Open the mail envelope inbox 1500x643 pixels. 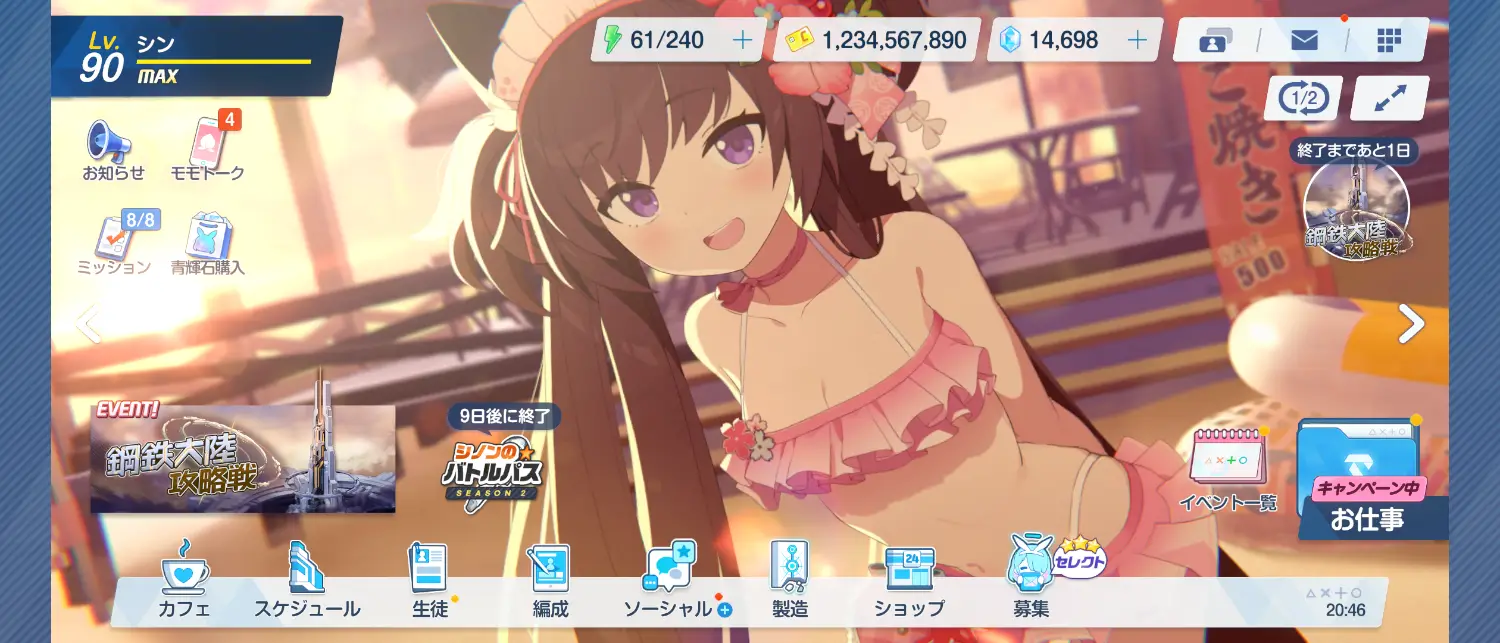click(x=1304, y=40)
